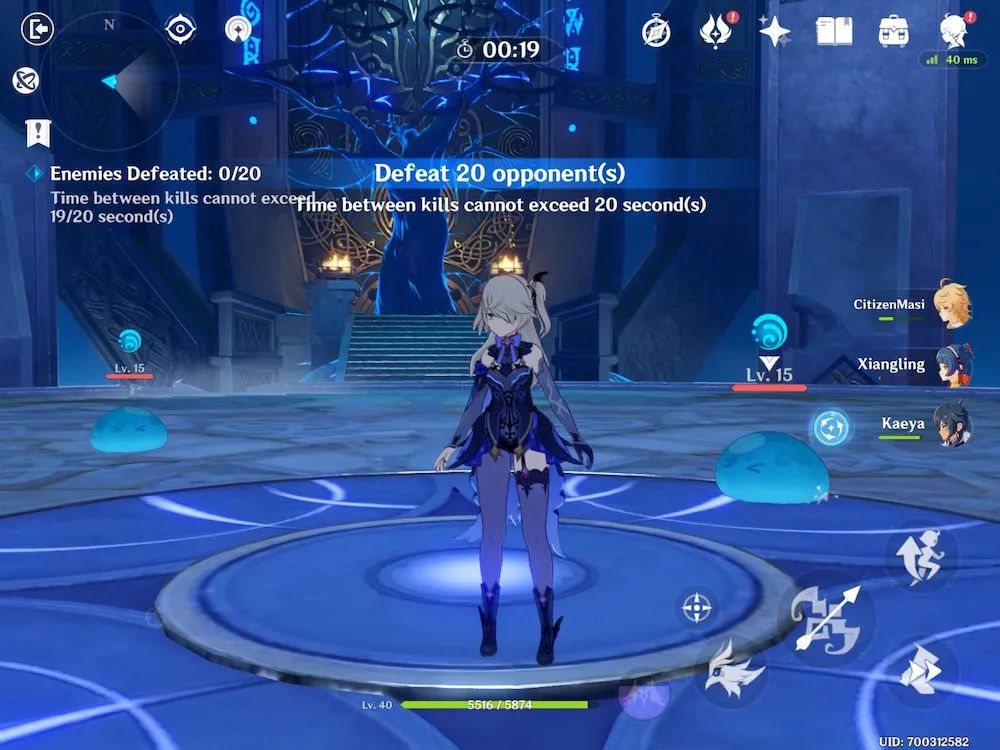Open the Paimon menu
This screenshot has width=1000, height=750.
953,30
